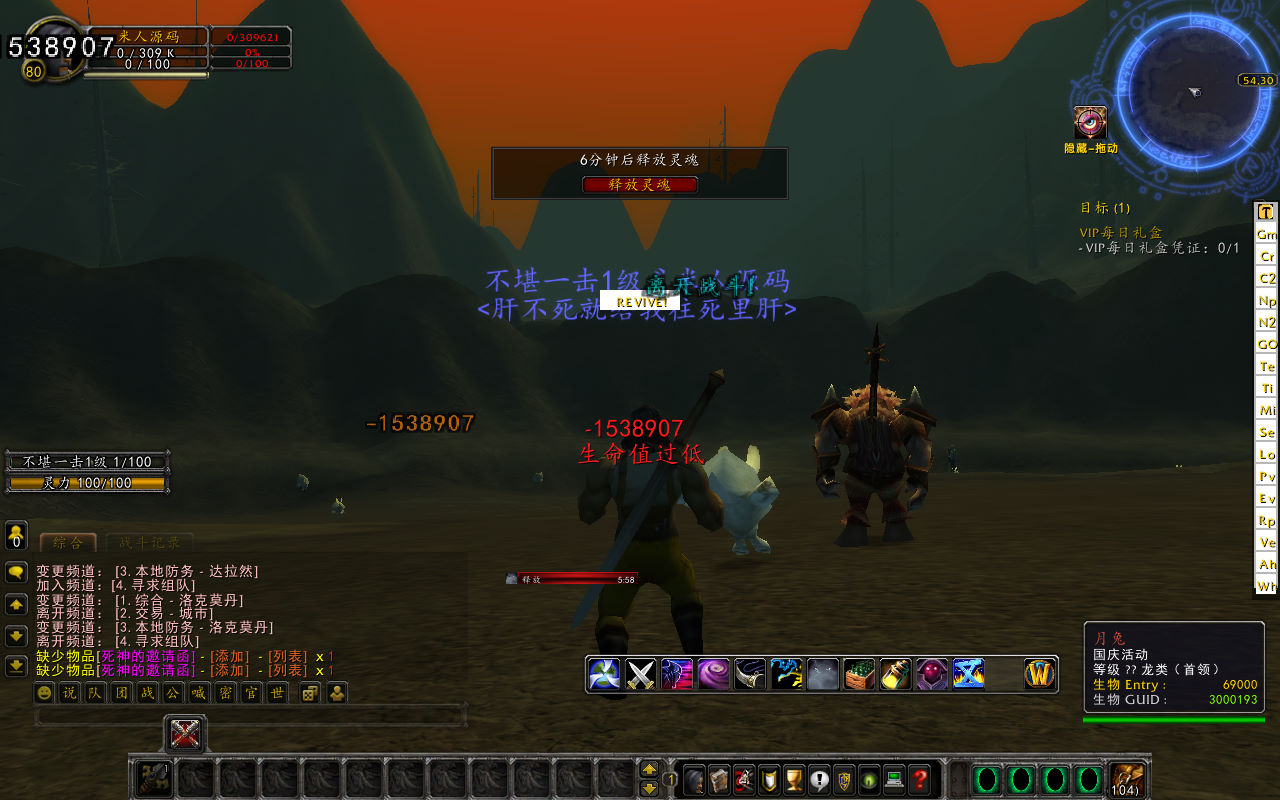Switch to the 综合 chat tab
1280x800 pixels.
(68, 543)
